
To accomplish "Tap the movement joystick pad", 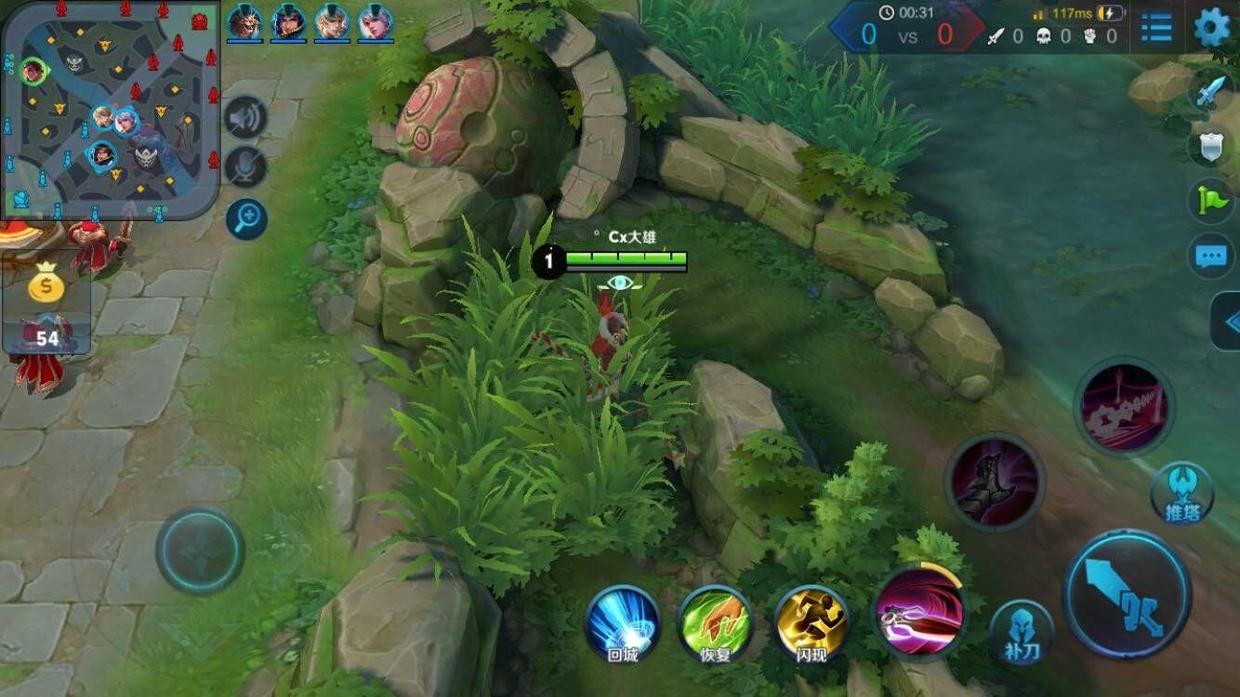I will (200, 551).
